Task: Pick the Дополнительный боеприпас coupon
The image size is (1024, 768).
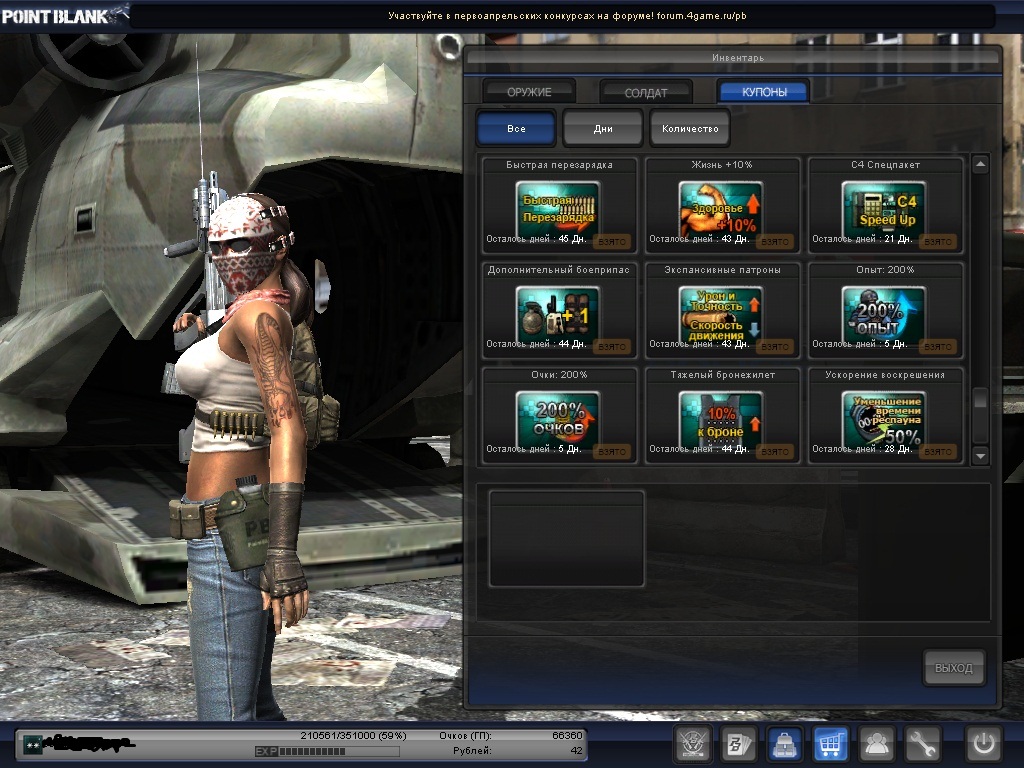Action: [x=558, y=315]
